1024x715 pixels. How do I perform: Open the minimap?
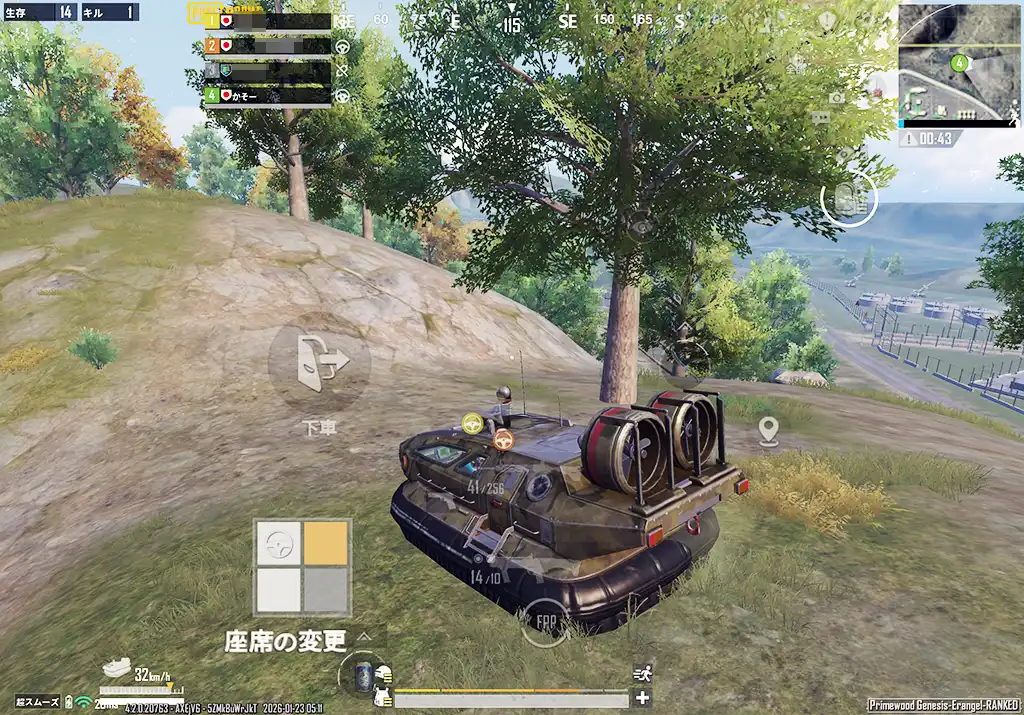(958, 64)
